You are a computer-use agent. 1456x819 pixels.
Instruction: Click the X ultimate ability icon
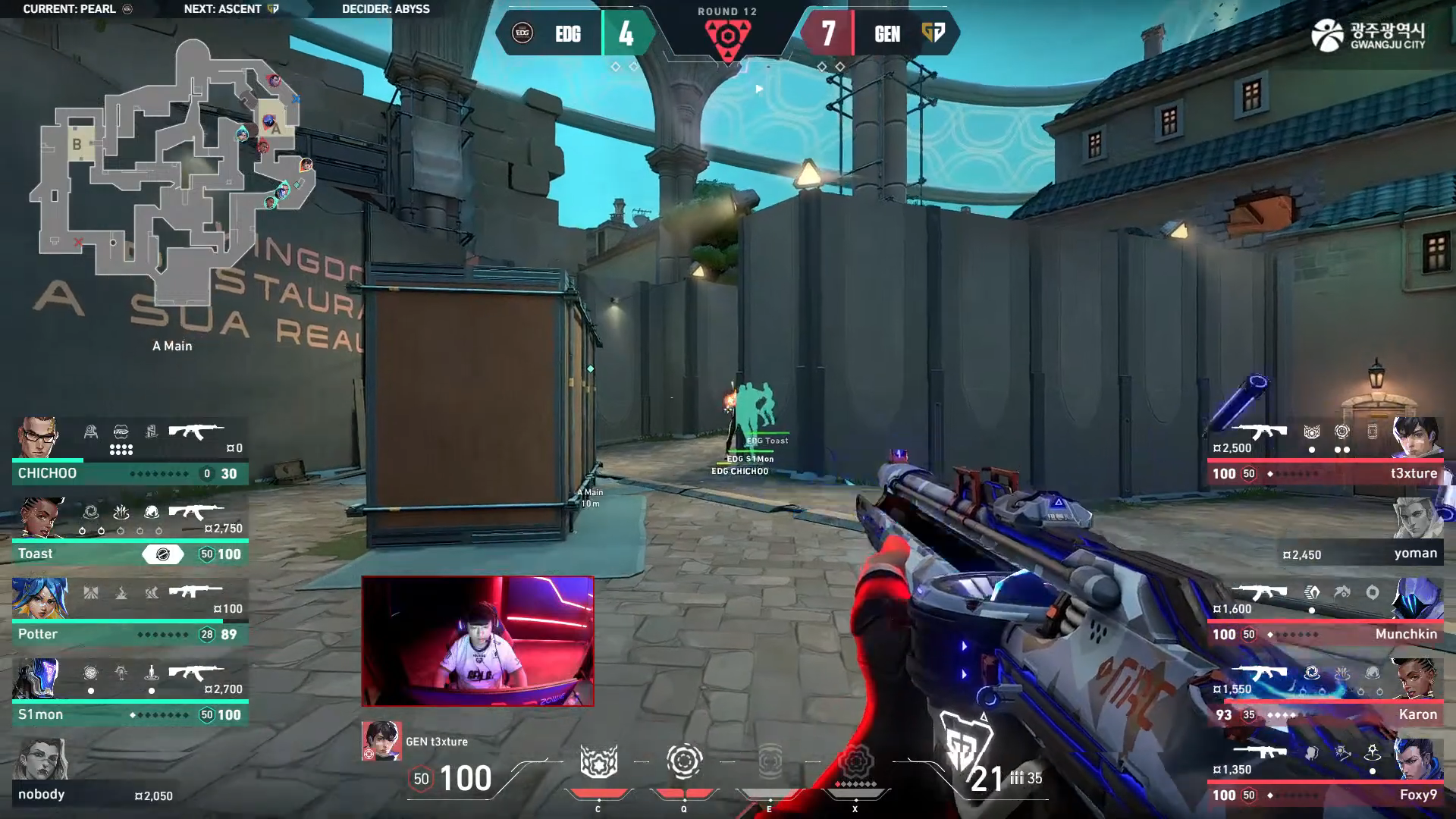(x=855, y=761)
